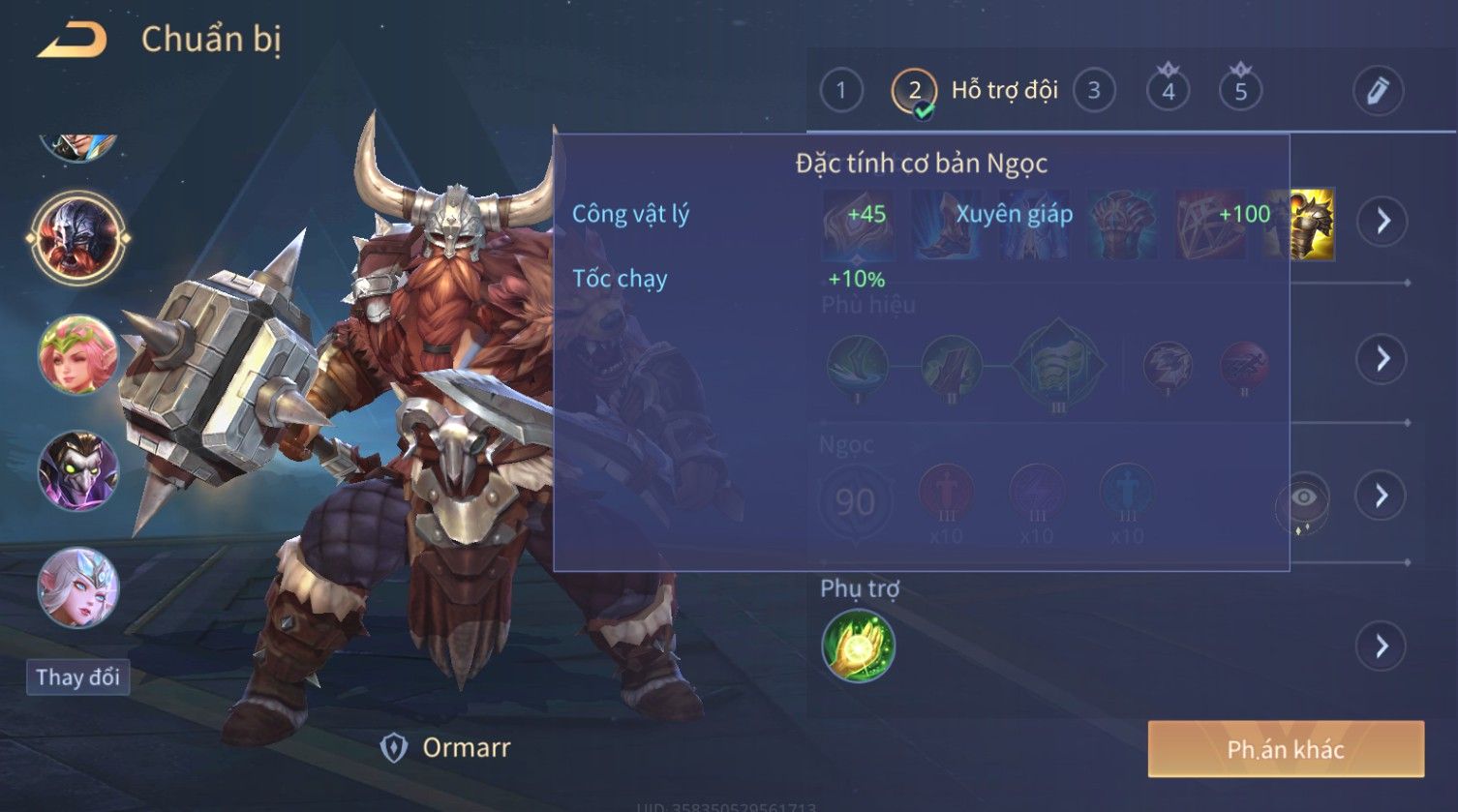
Task: Open the Phụ trợ spell selection arrow
Action: coord(1382,646)
